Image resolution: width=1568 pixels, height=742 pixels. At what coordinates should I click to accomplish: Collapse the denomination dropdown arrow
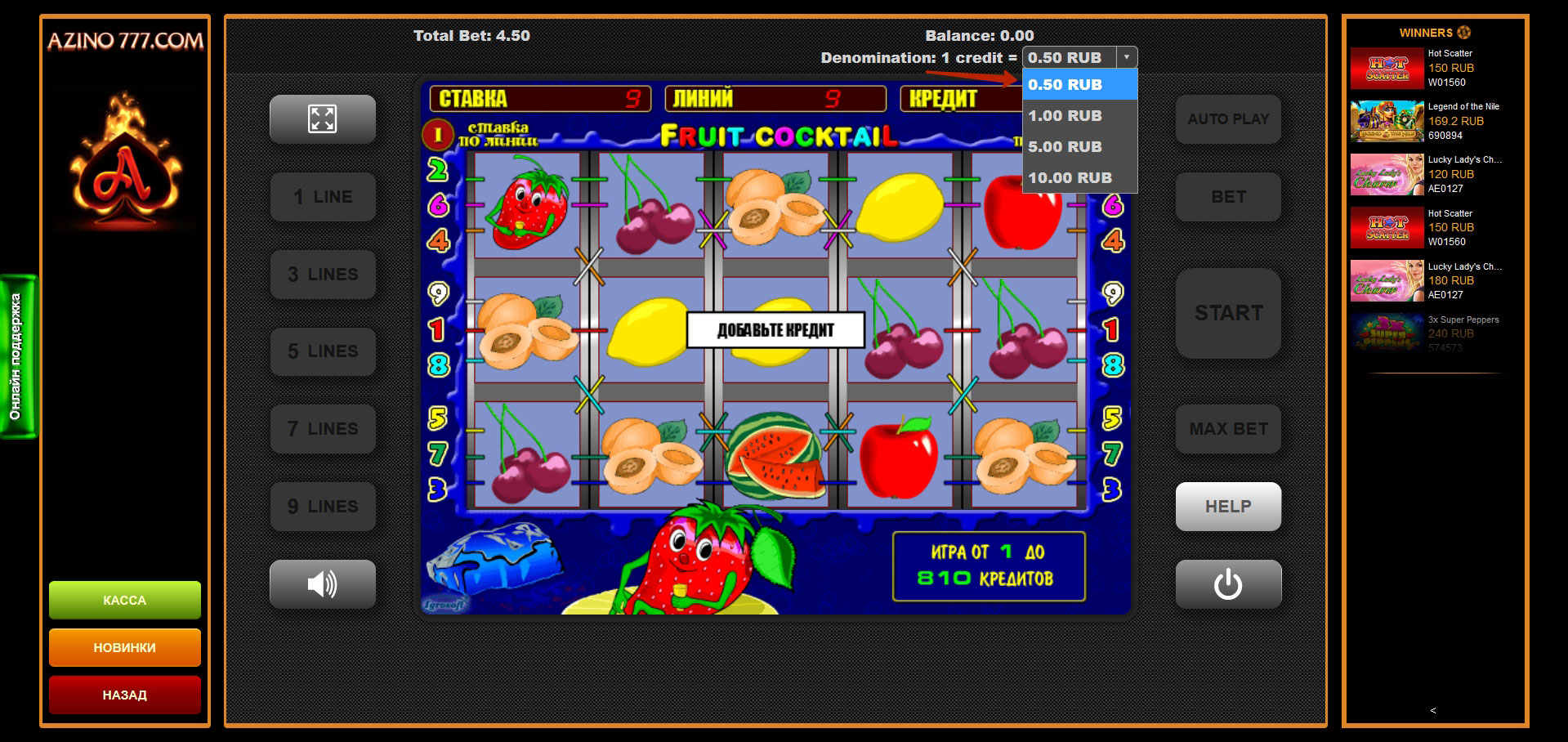coord(1128,57)
